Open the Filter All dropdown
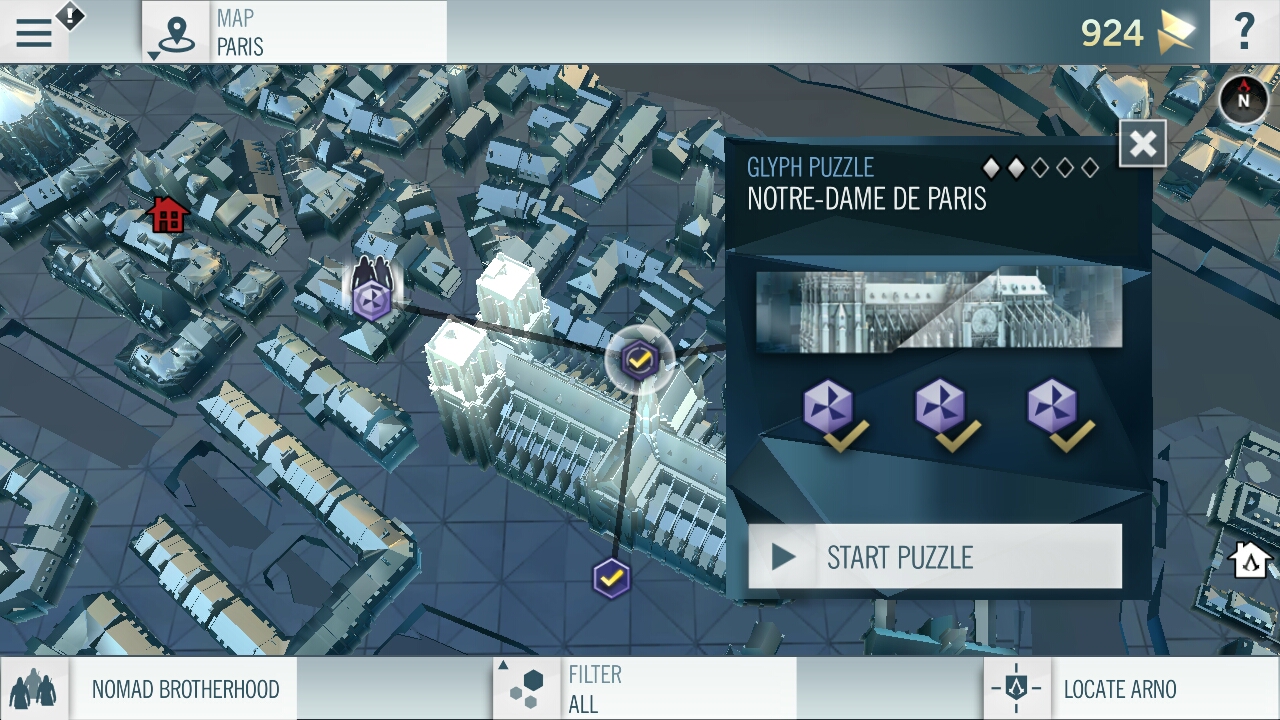The image size is (1280, 720). 646,689
